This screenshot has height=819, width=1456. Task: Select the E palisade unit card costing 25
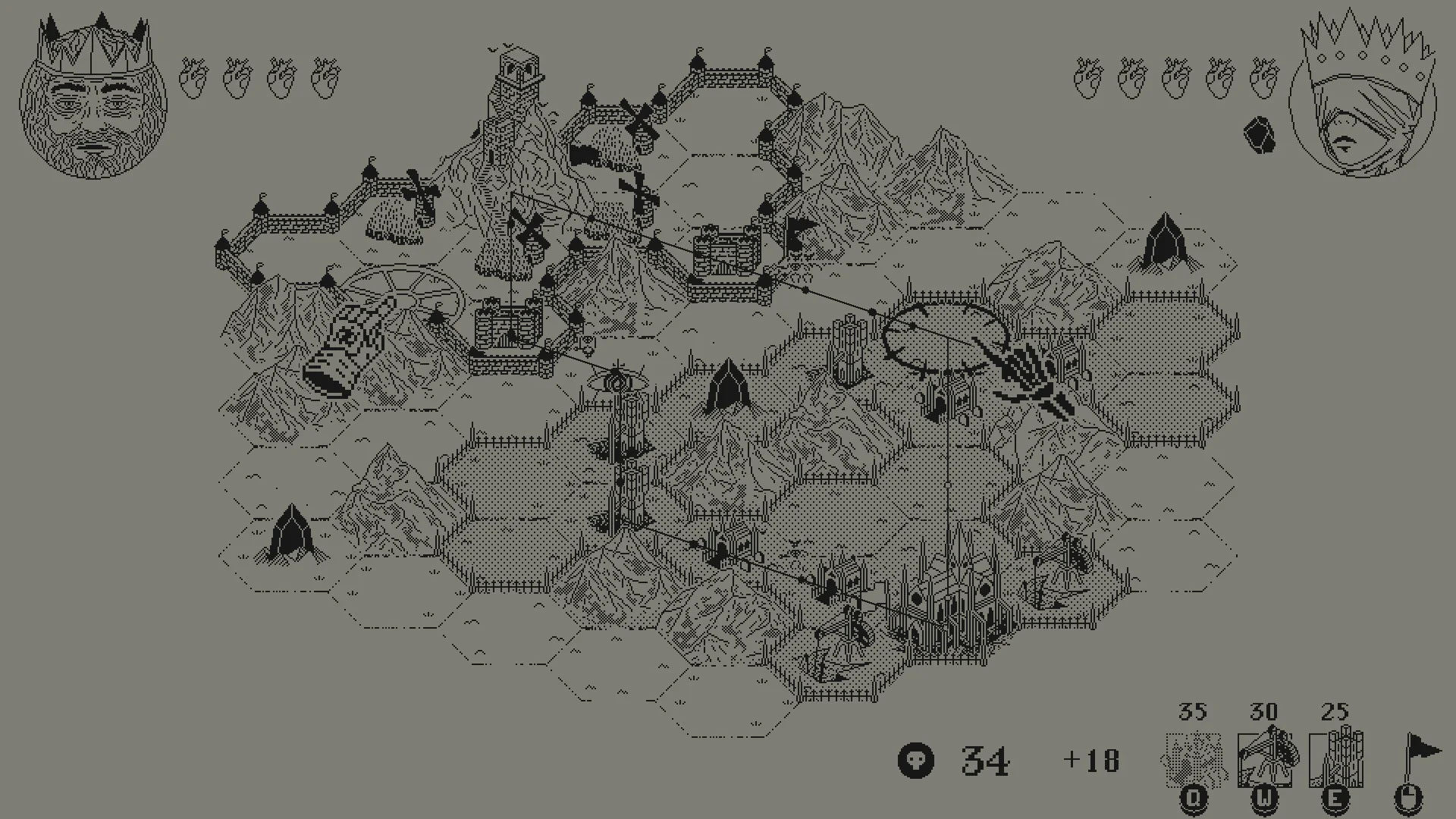[x=1337, y=758]
